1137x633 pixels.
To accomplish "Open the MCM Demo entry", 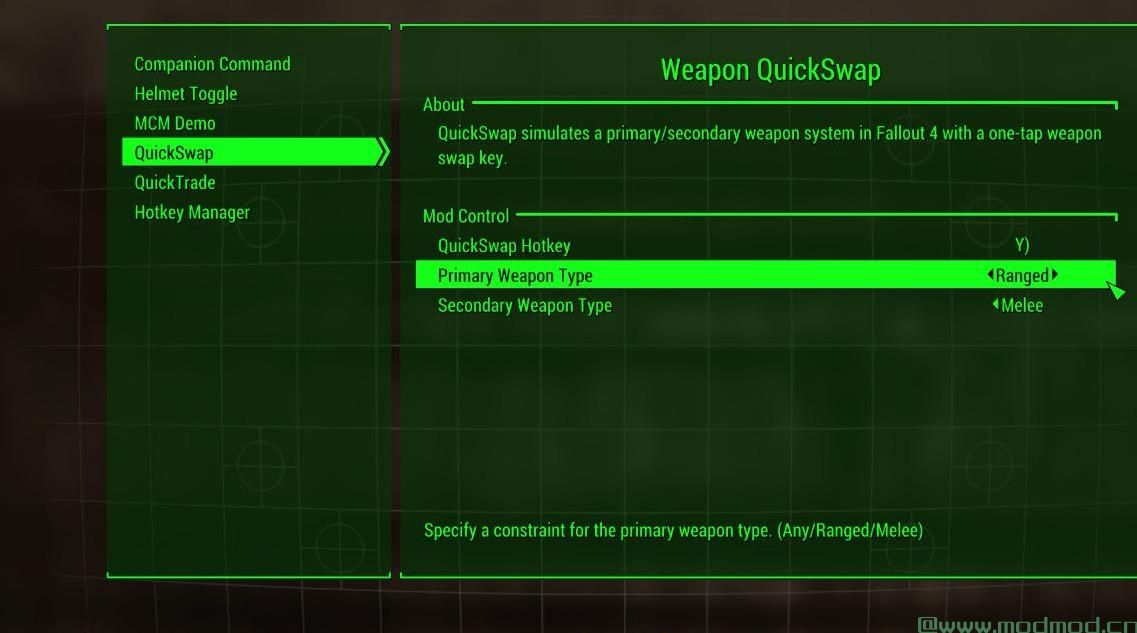I will [x=175, y=123].
